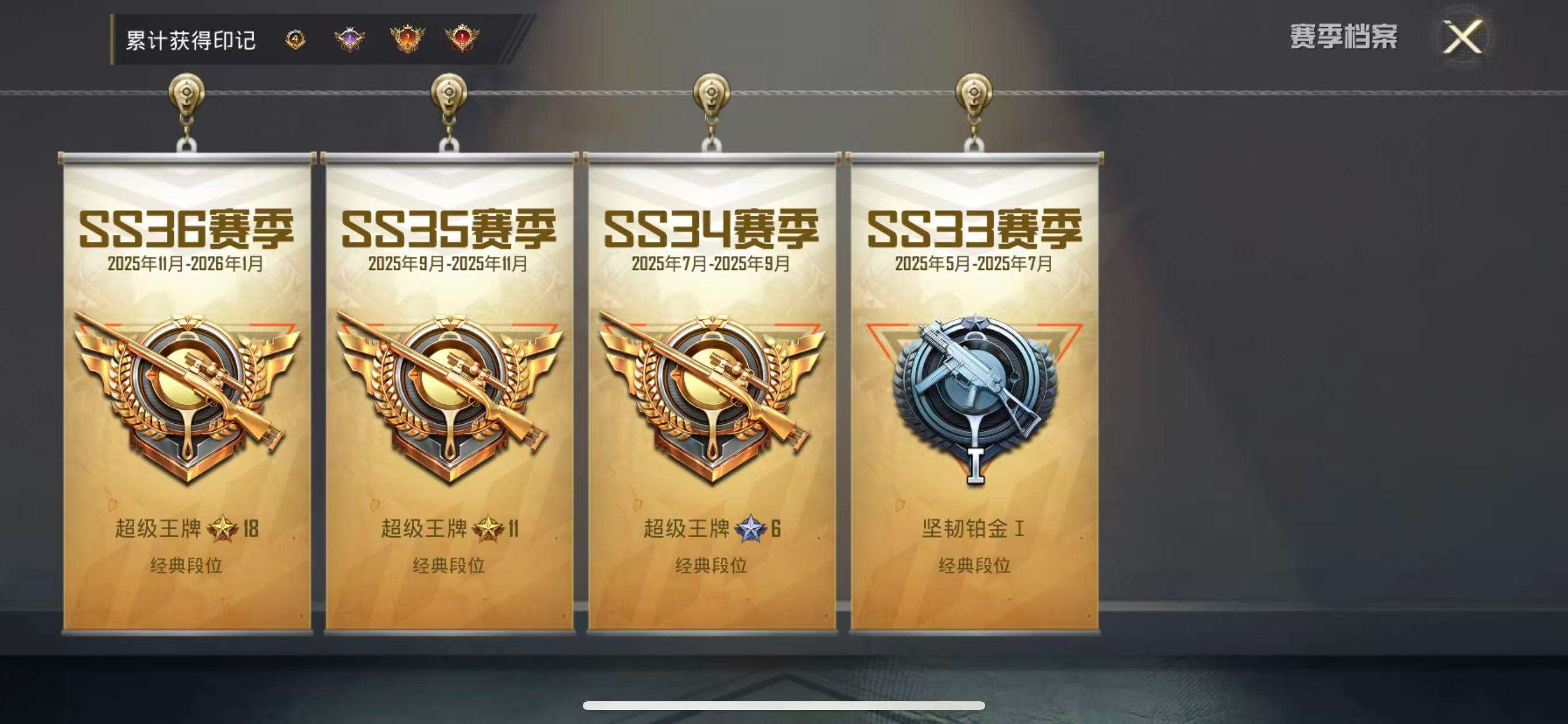Tap the 赛季档案 title text
The height and width of the screenshot is (724, 1568).
[1342, 37]
